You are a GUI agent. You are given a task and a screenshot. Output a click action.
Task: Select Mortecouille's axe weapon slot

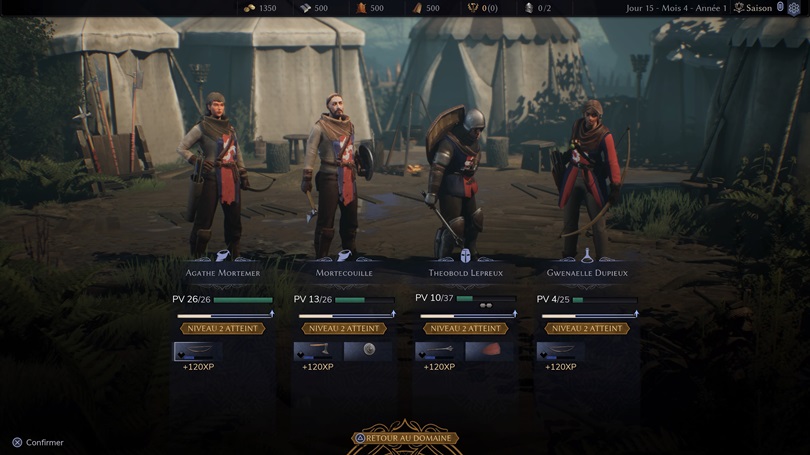point(312,351)
